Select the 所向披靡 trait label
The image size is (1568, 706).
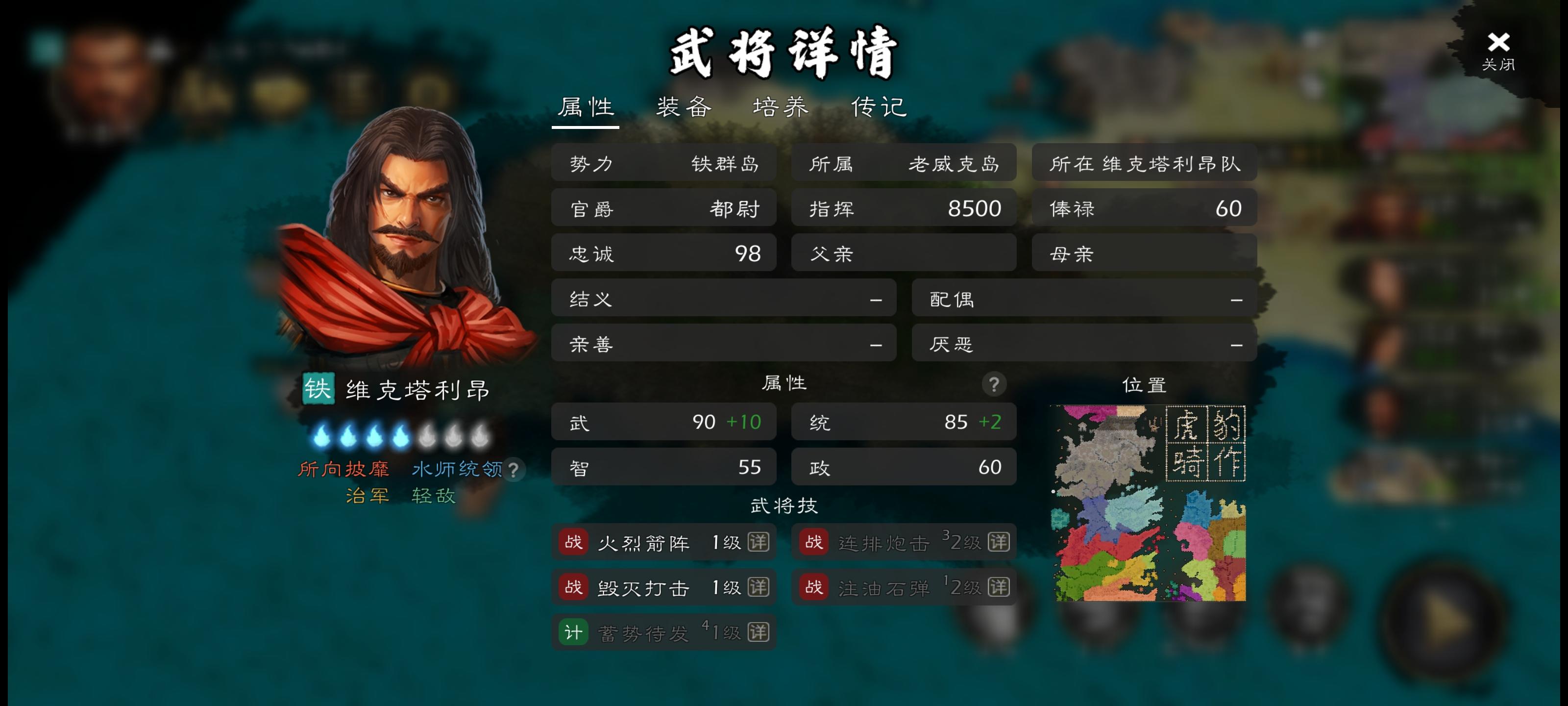point(344,470)
